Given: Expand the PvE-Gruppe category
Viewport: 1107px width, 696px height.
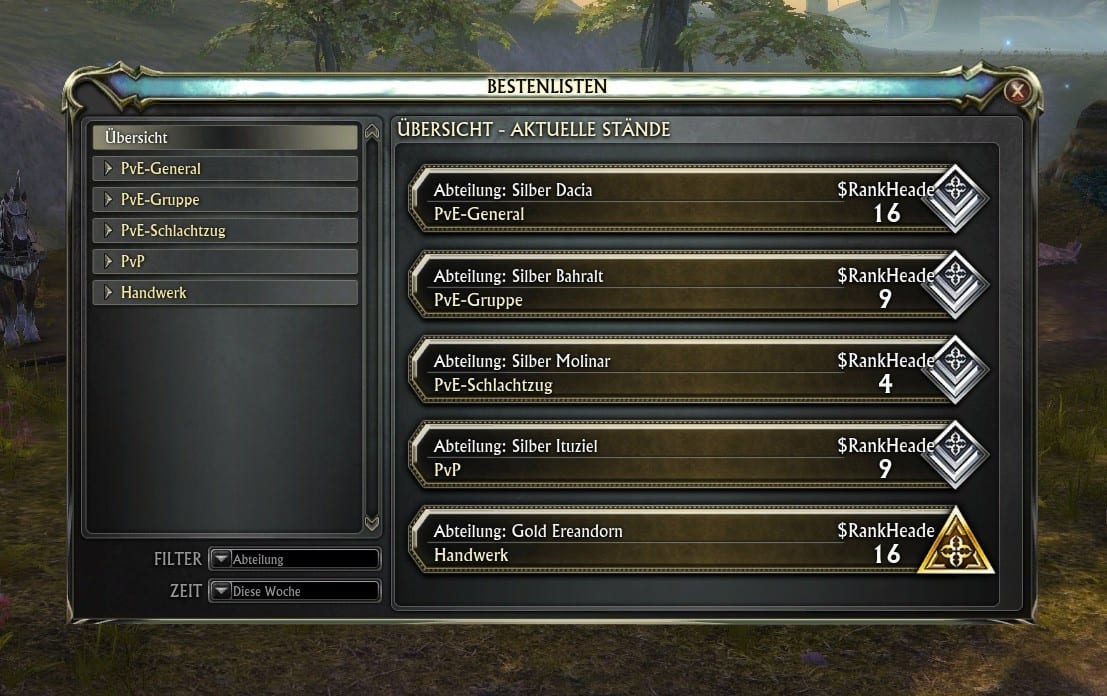Looking at the screenshot, I should tap(224, 200).
